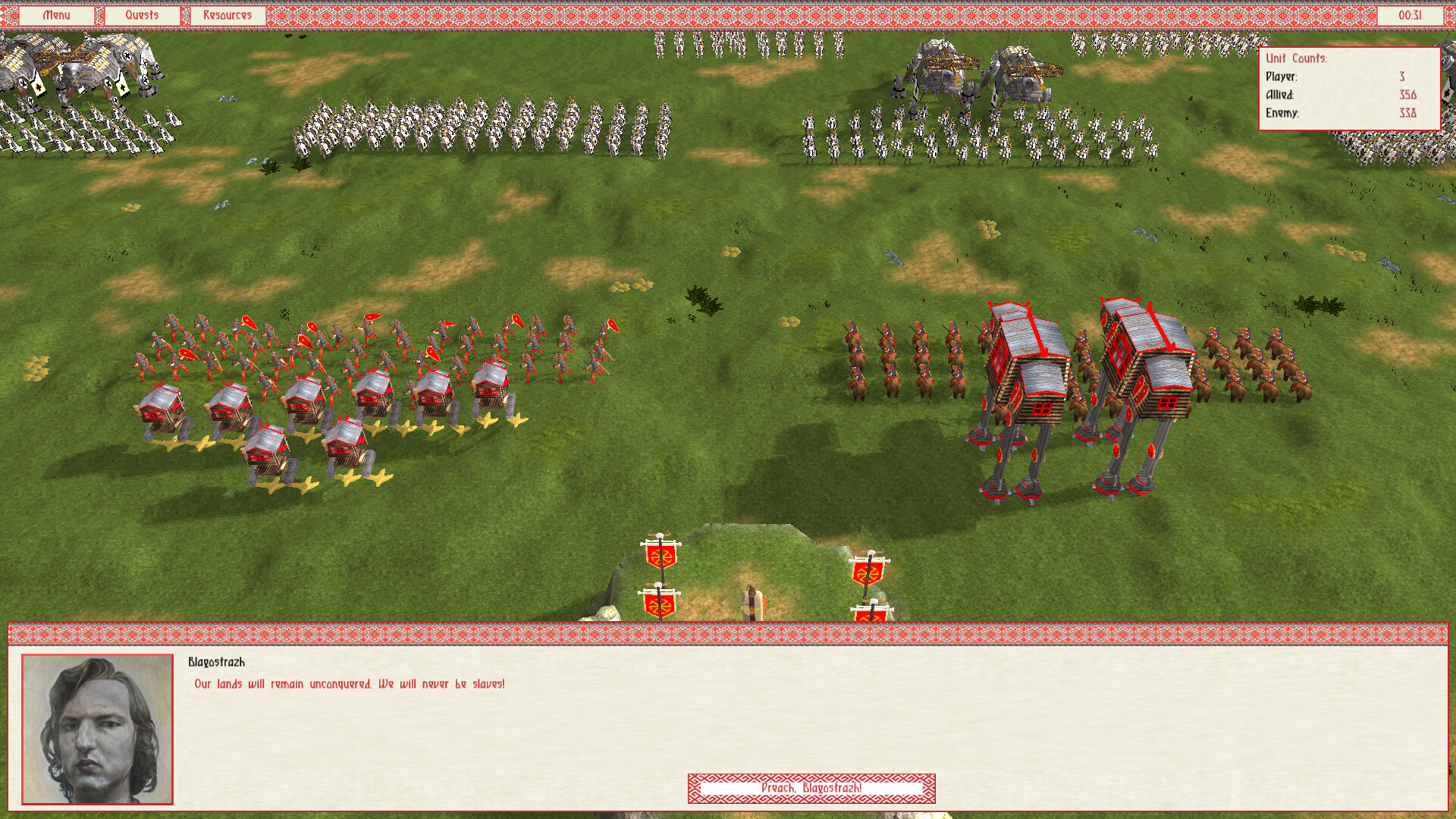Click the Player count value in Unit Counts

1402,77
